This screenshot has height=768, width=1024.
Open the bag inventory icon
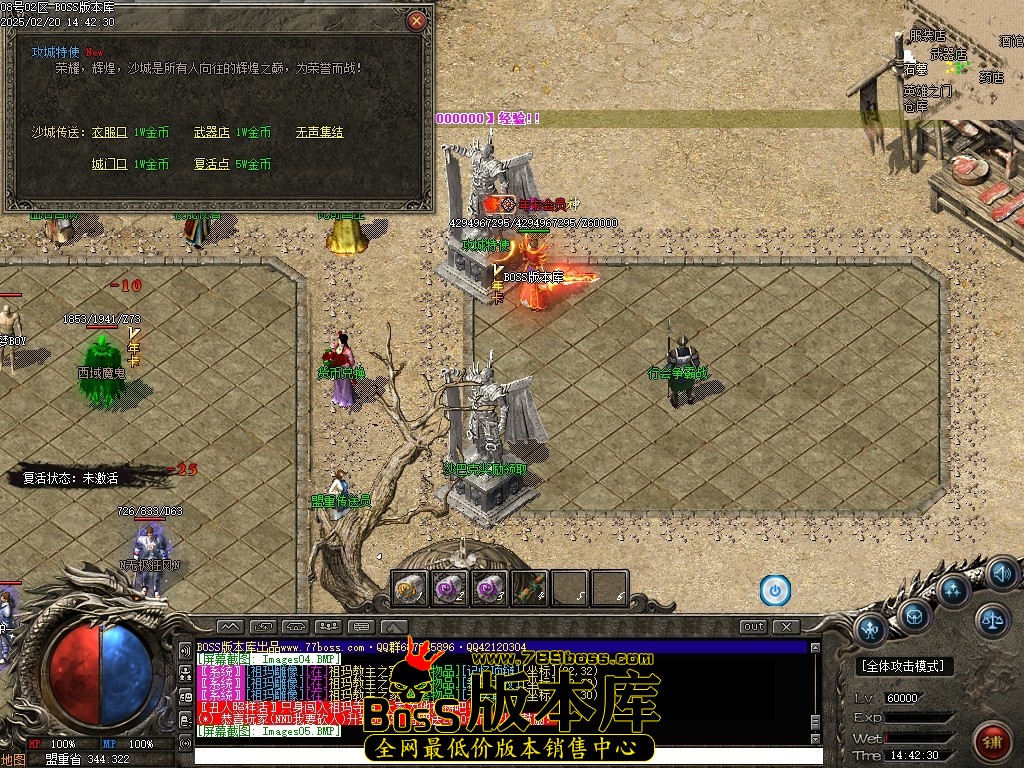(x=914, y=613)
